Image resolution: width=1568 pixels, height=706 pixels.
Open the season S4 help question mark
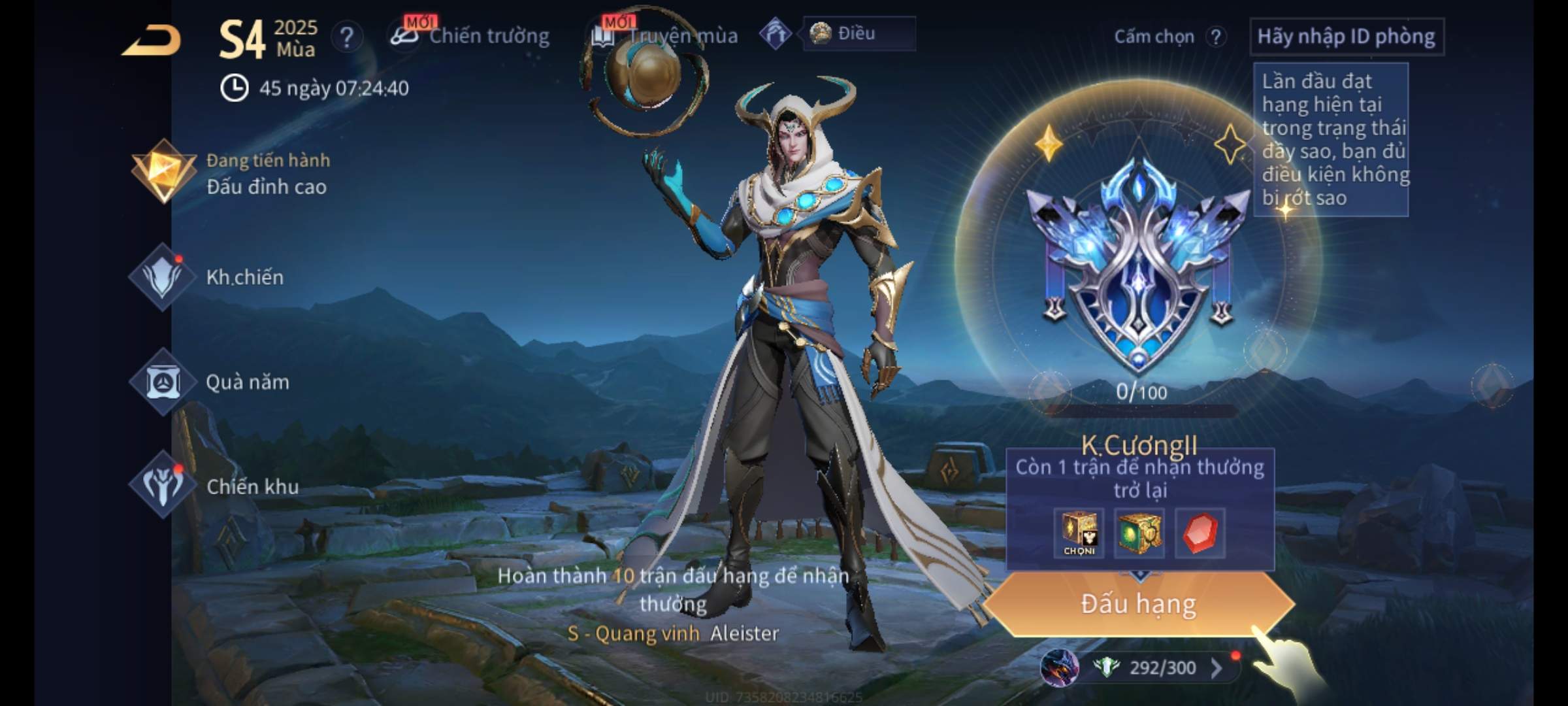tap(346, 37)
